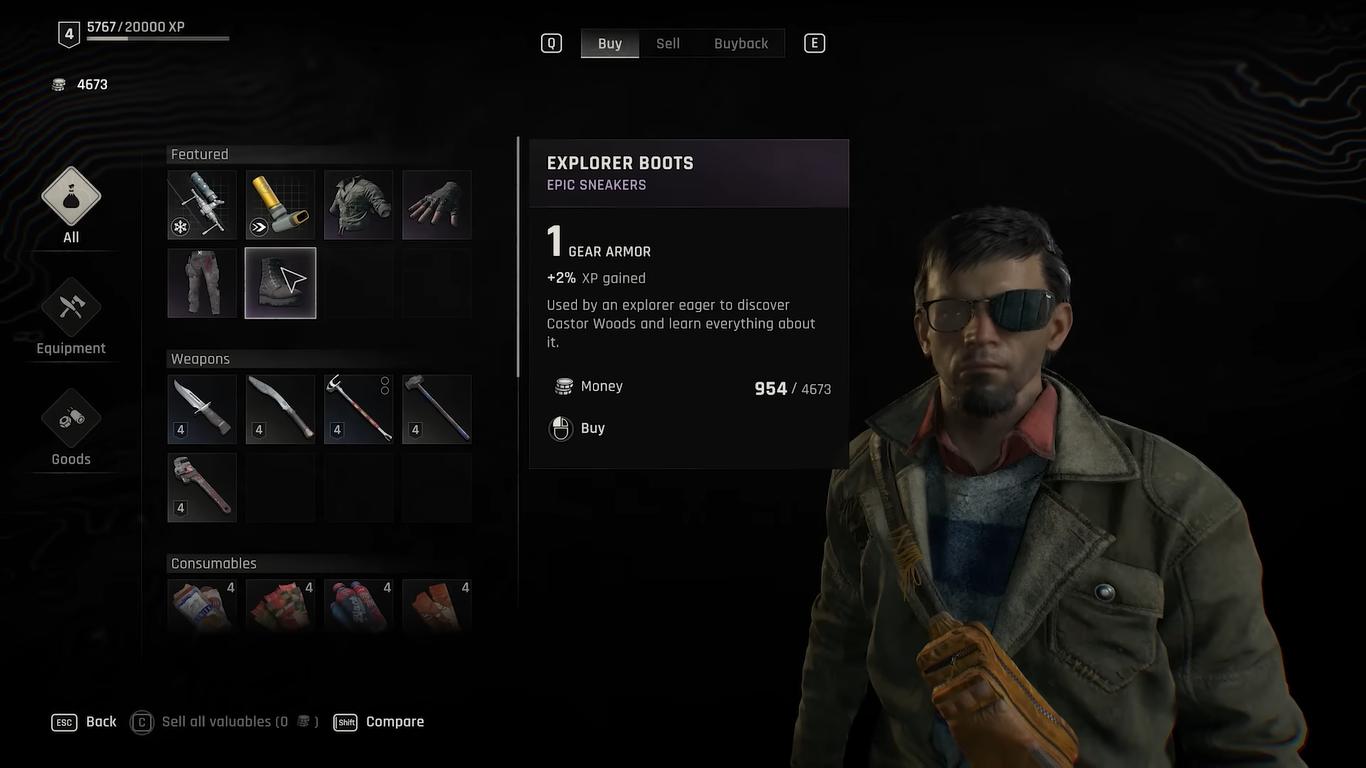This screenshot has height=768, width=1366.
Task: Select the bloodstained pants item
Action: tap(202, 283)
